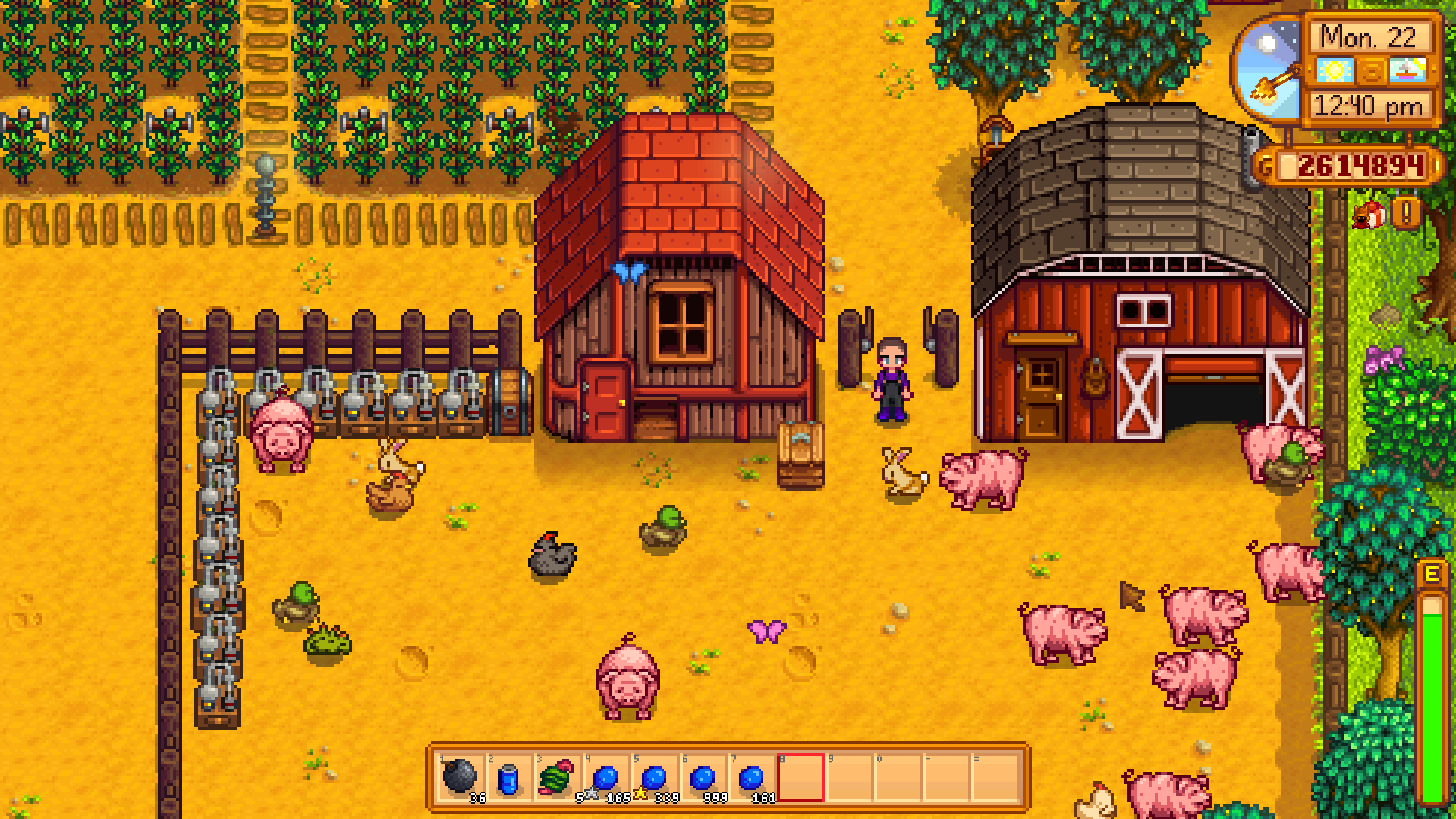The height and width of the screenshot is (819, 1456).
Task: Select the gold-star blueberry in slot 5
Action: click(654, 780)
